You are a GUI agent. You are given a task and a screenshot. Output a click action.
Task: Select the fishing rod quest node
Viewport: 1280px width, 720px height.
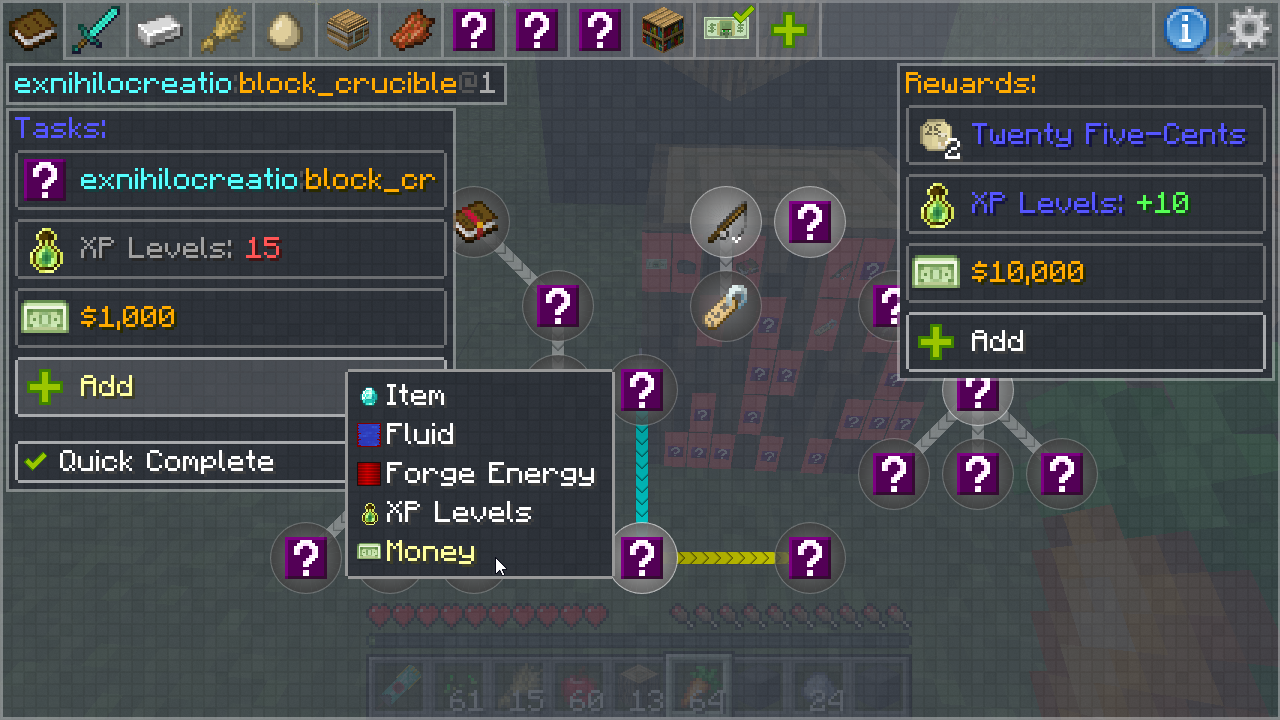[726, 222]
